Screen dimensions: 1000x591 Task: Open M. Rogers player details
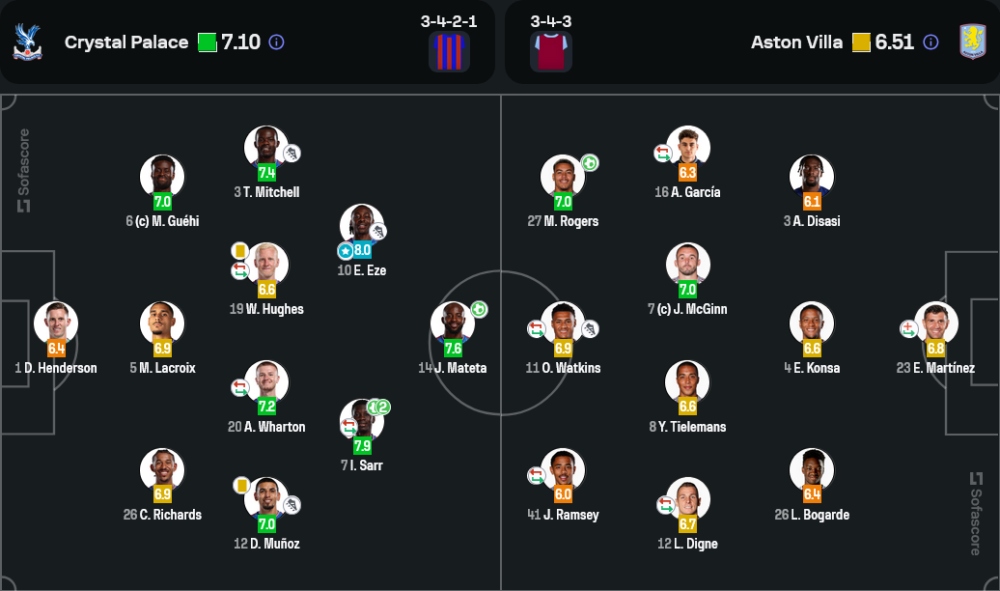point(562,176)
